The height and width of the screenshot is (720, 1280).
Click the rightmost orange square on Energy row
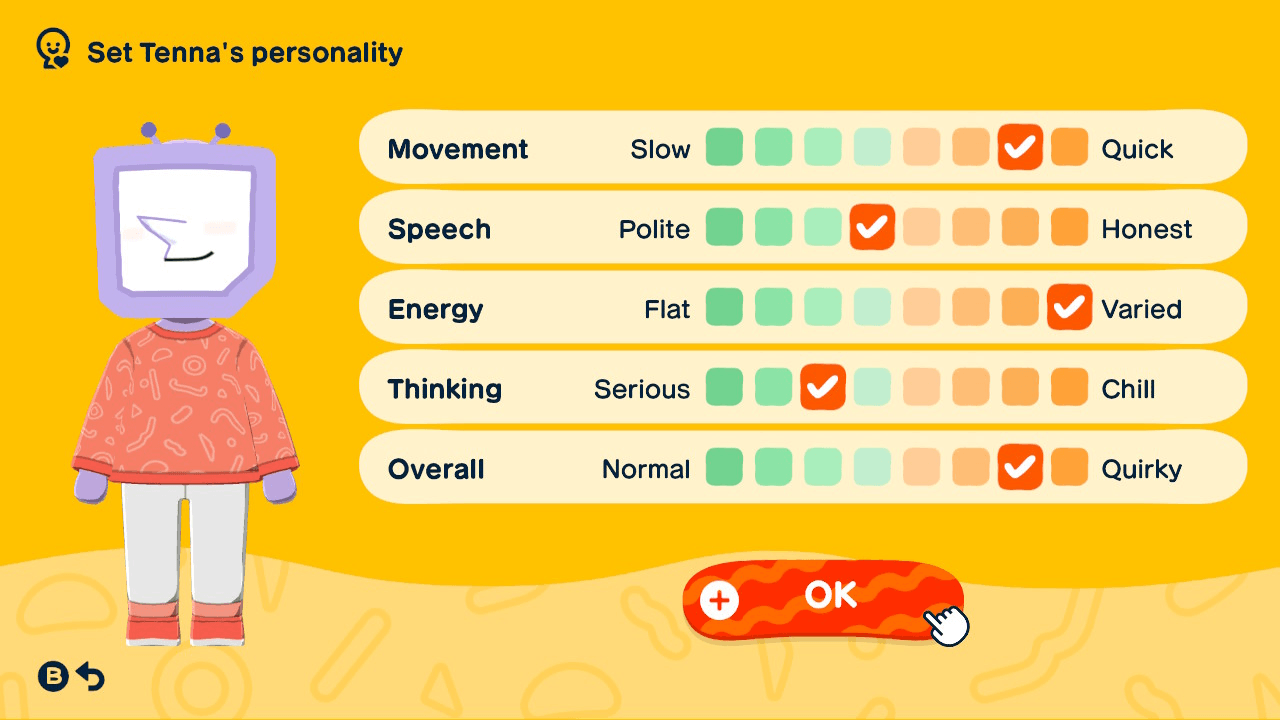tap(1069, 308)
